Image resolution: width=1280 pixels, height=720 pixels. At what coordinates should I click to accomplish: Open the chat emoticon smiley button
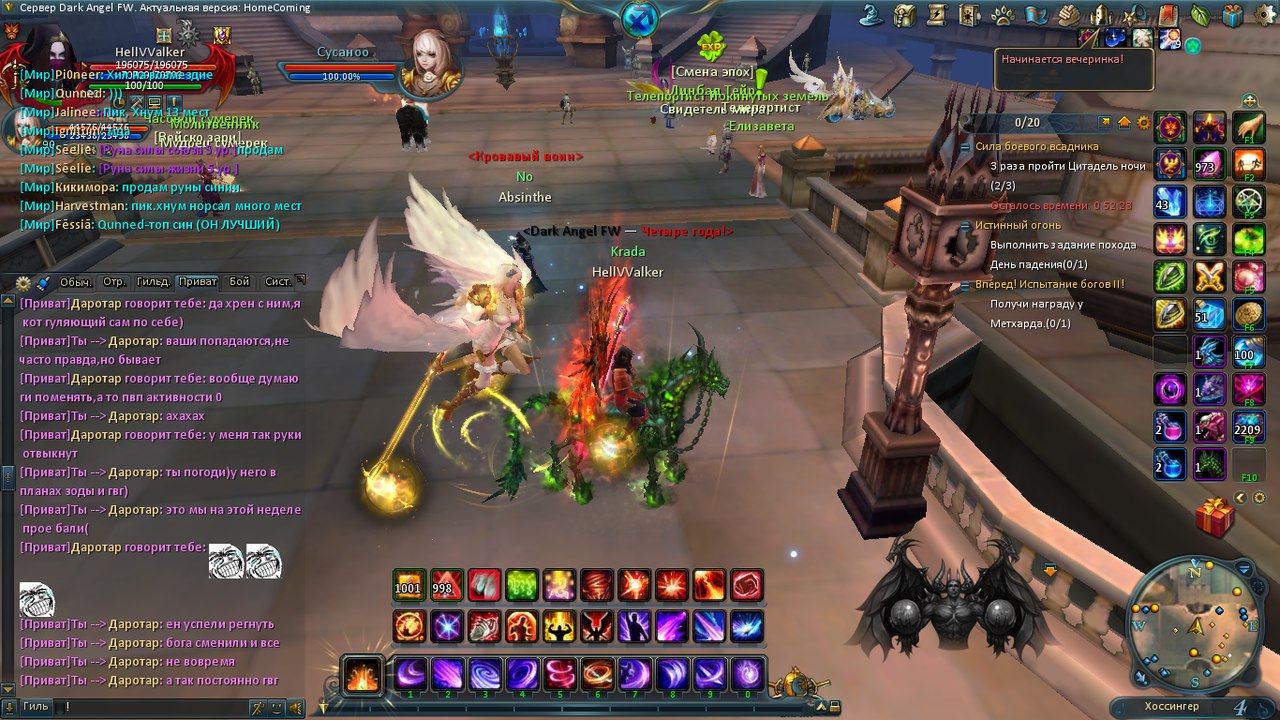coord(276,707)
